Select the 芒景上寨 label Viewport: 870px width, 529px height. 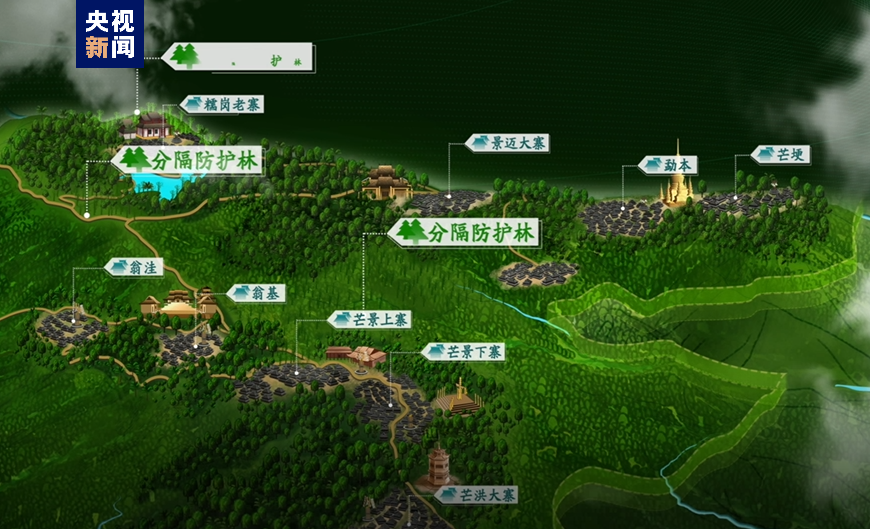(x=369, y=319)
